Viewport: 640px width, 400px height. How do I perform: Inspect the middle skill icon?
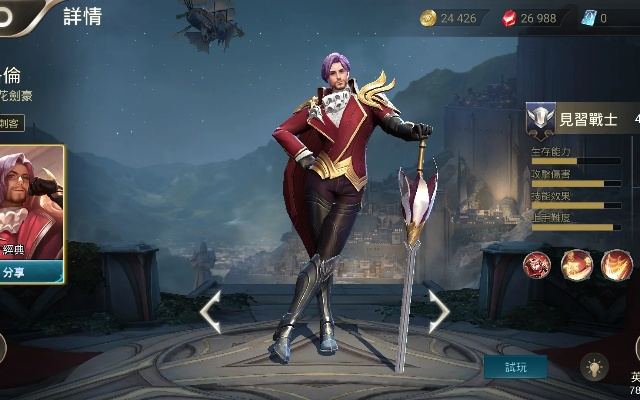(x=577, y=265)
